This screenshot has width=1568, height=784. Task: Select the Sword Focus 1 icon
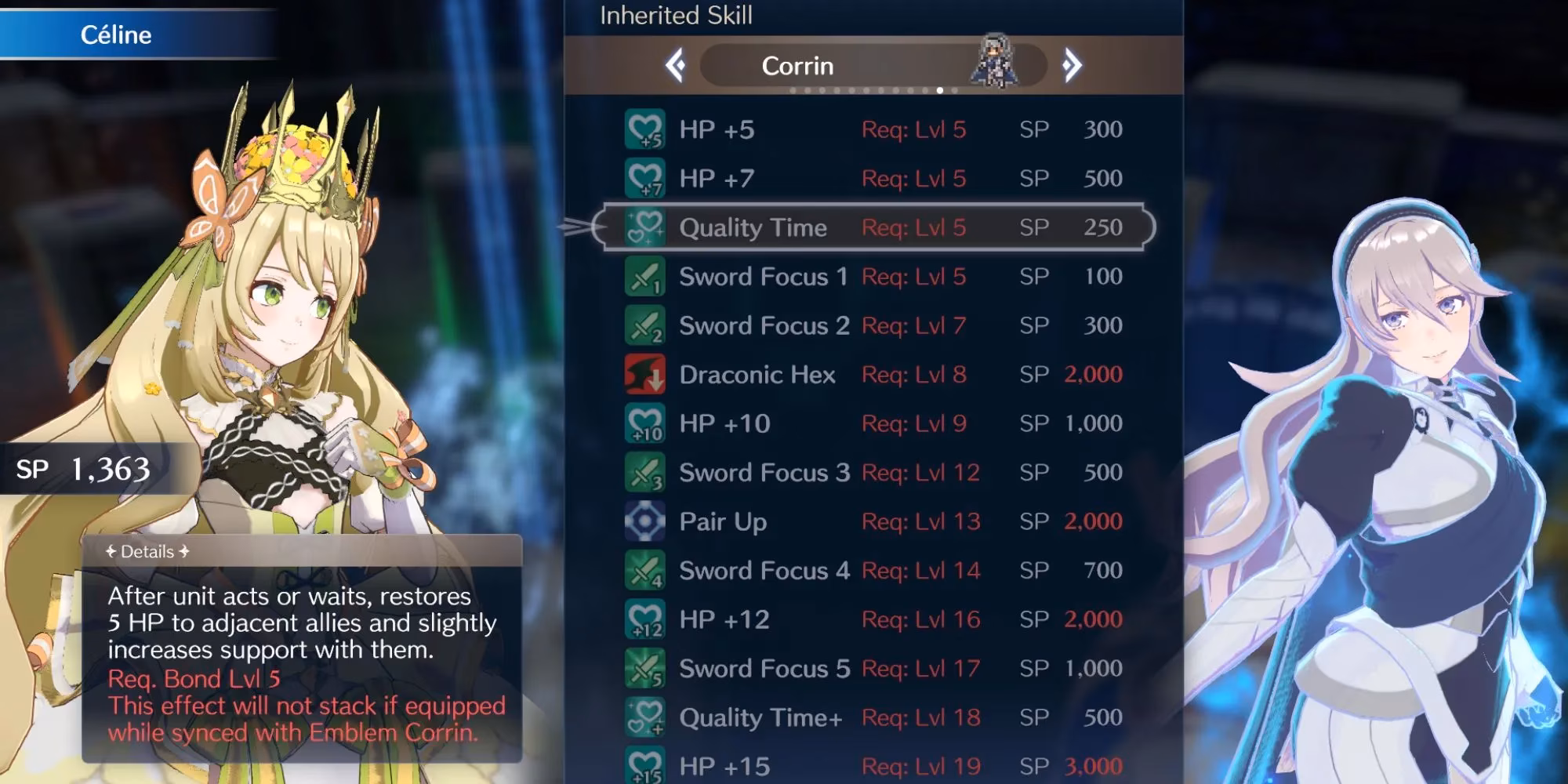[643, 277]
